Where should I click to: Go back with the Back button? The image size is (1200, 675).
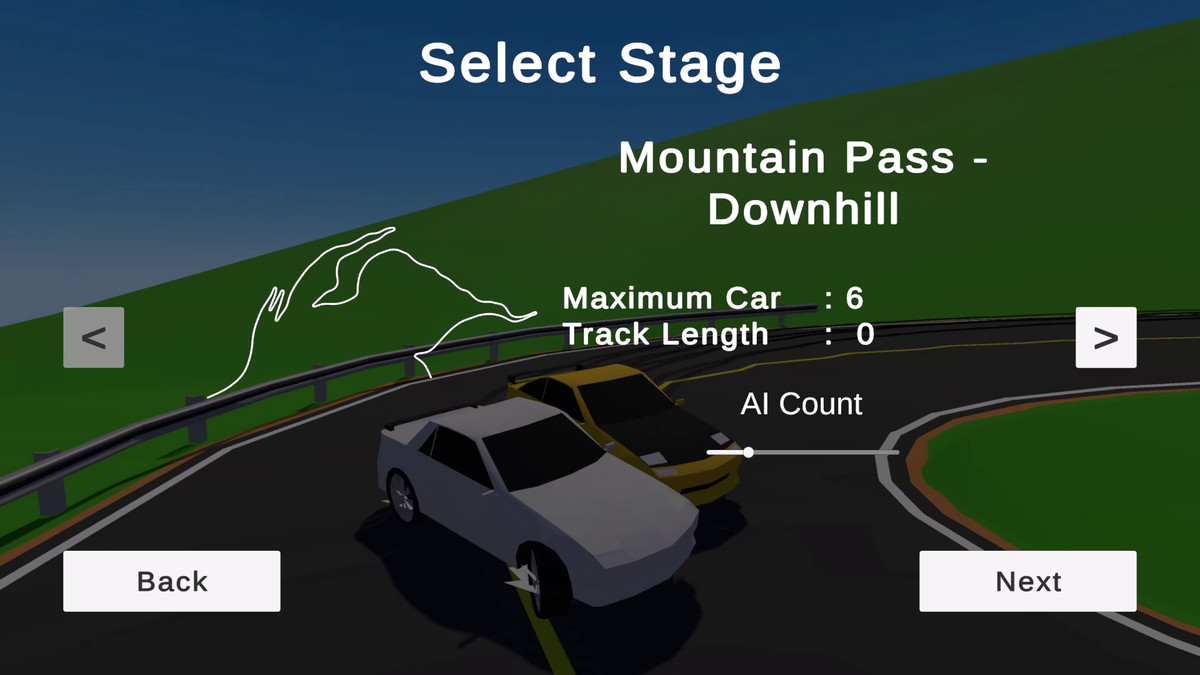point(172,581)
